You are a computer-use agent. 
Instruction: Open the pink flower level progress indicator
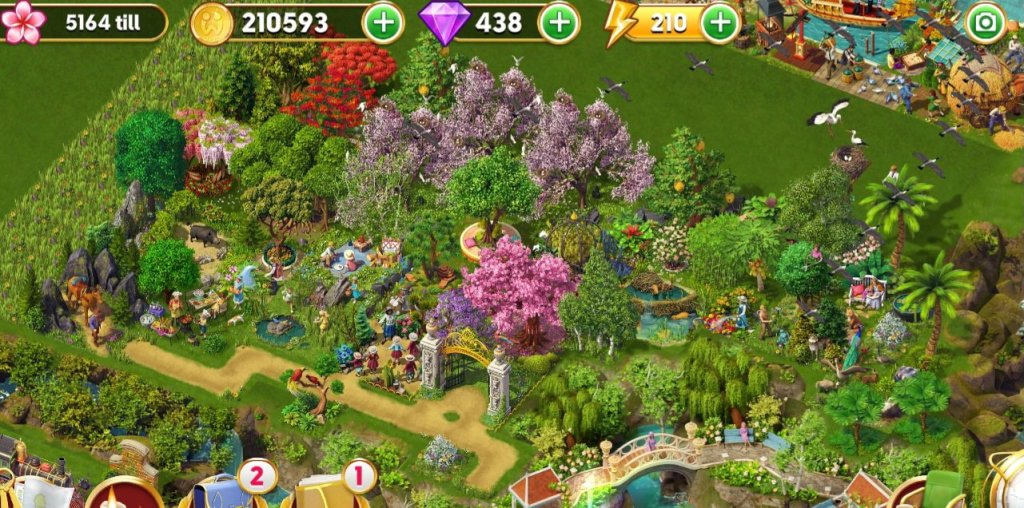(x=24, y=22)
